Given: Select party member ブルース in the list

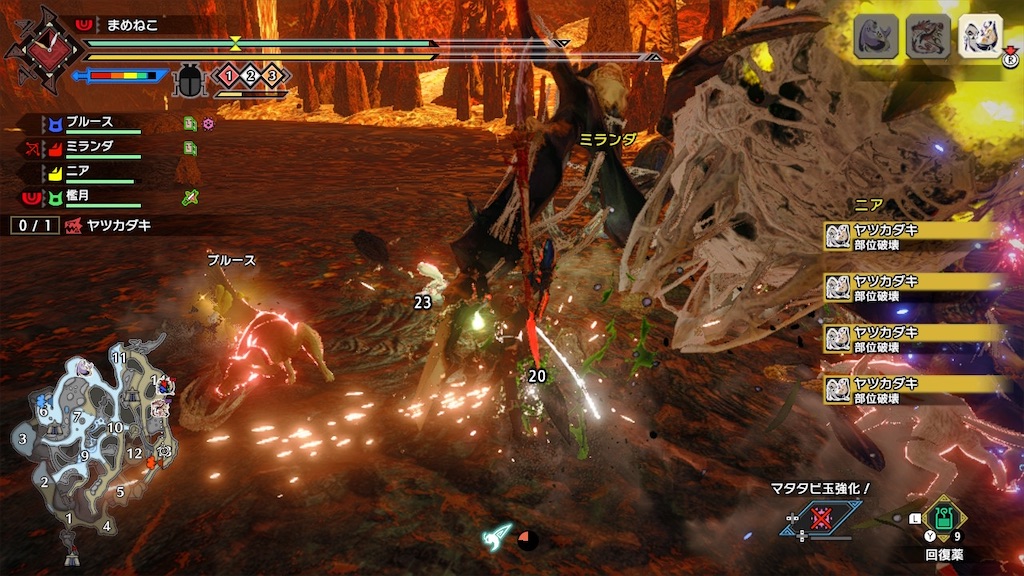Looking at the screenshot, I should (90, 124).
